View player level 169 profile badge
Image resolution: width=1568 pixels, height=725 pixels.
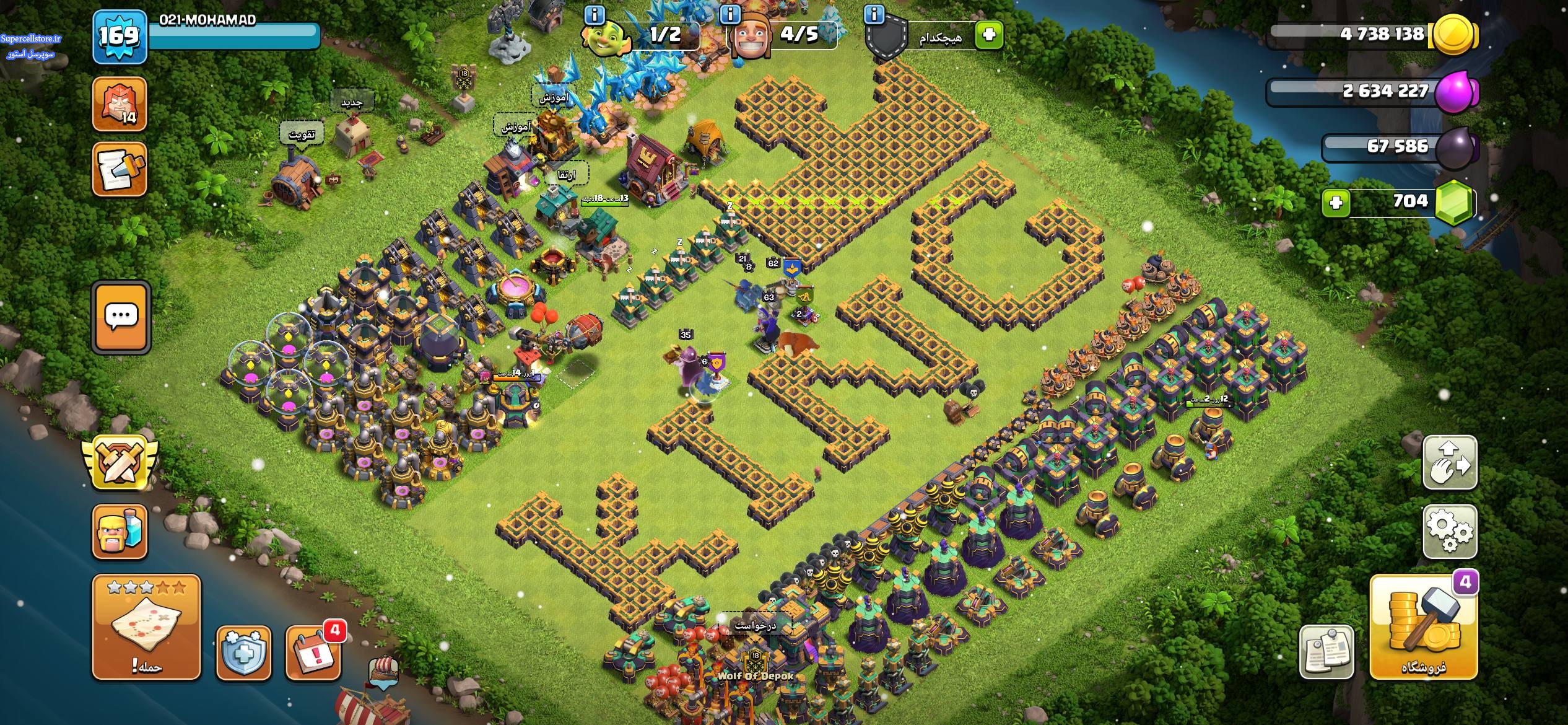click(x=120, y=37)
